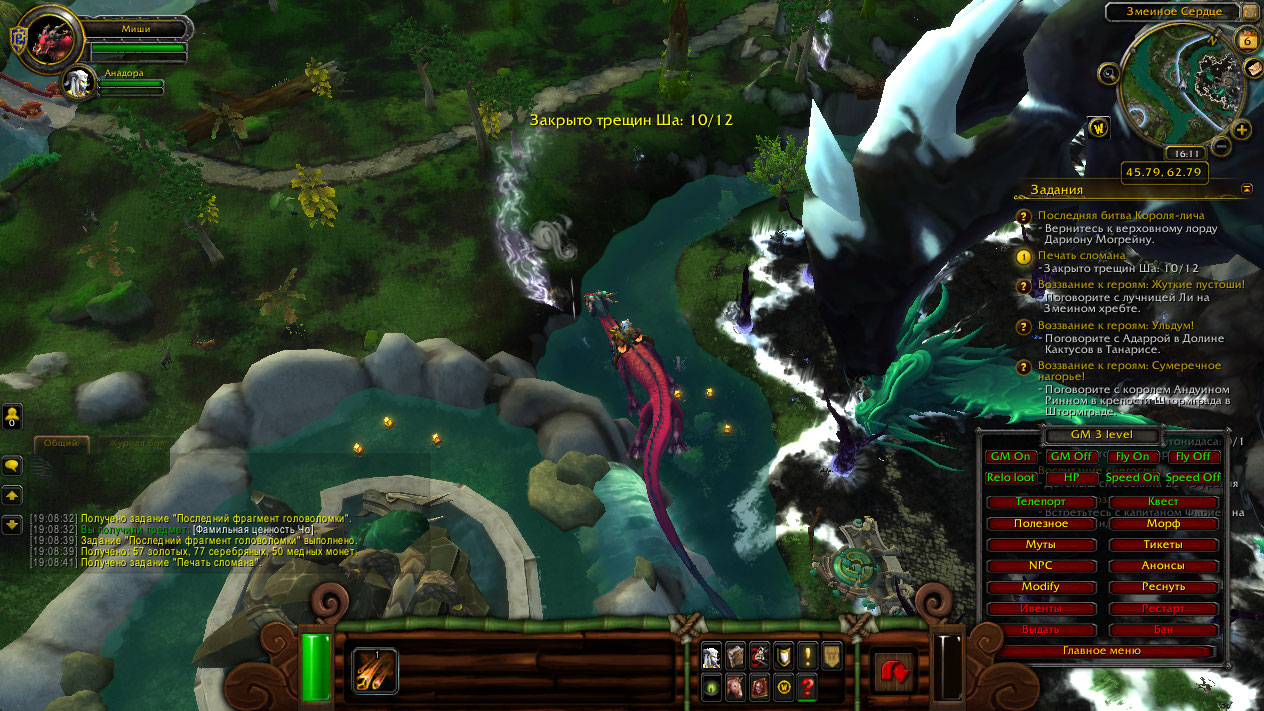Toggle minimap tracking magnifier icon

(1108, 73)
